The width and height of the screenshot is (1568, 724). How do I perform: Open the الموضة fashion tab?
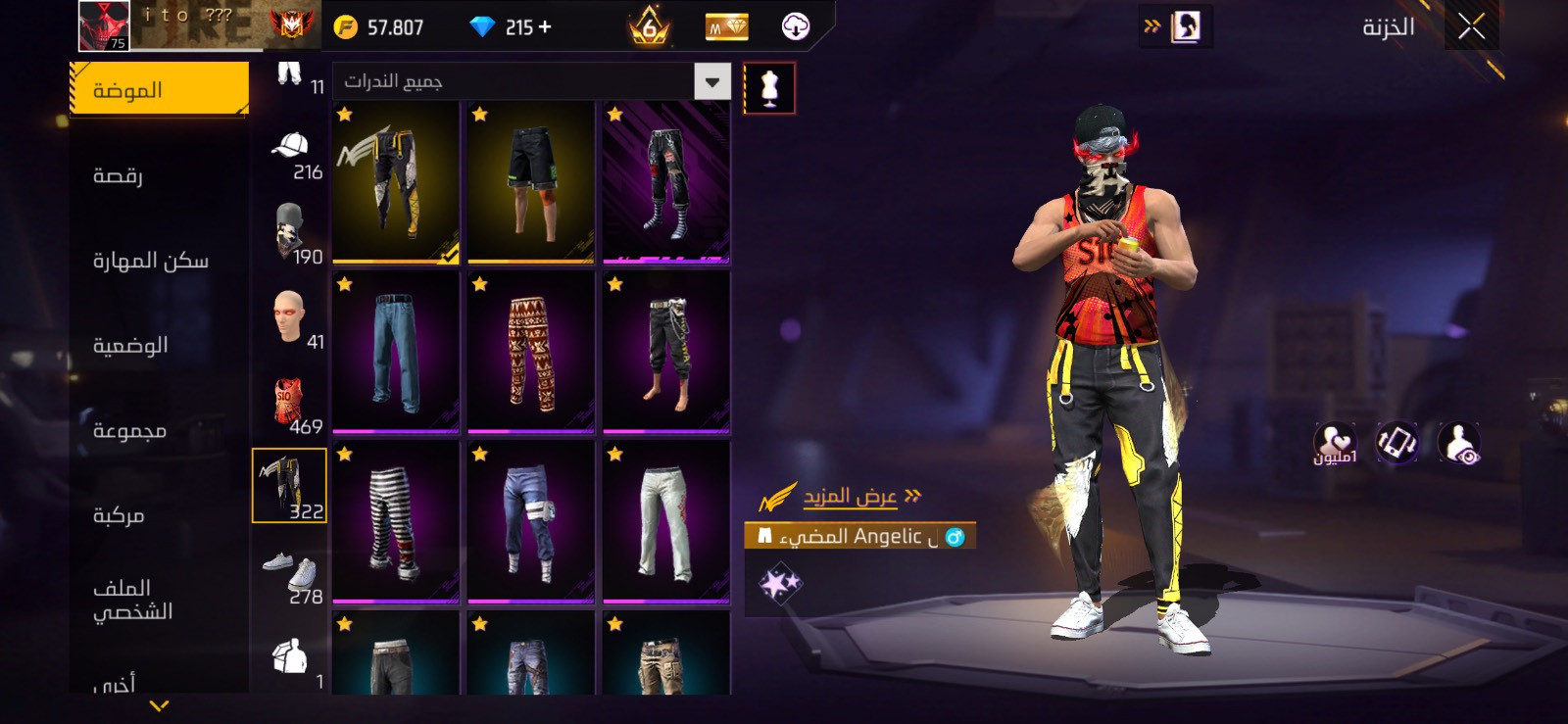(159, 90)
